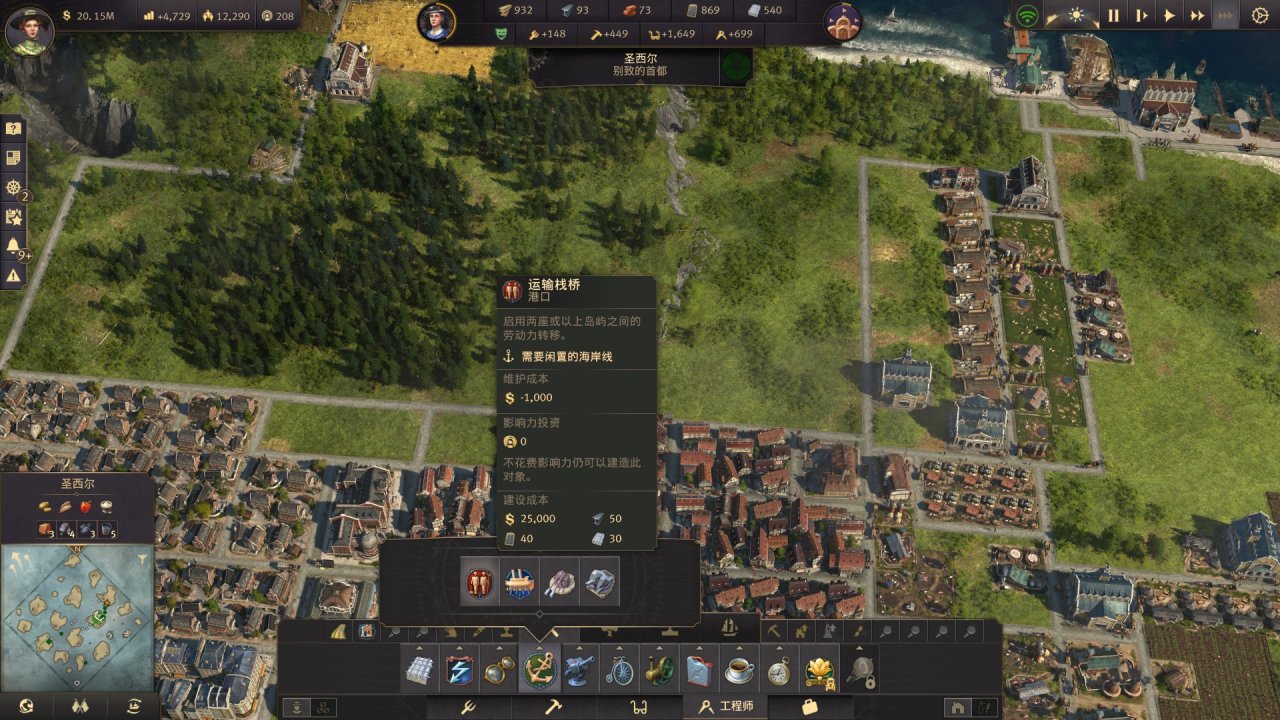Screen dimensions: 1280x720
Task: Pause the game speed
Action: coord(1113,15)
